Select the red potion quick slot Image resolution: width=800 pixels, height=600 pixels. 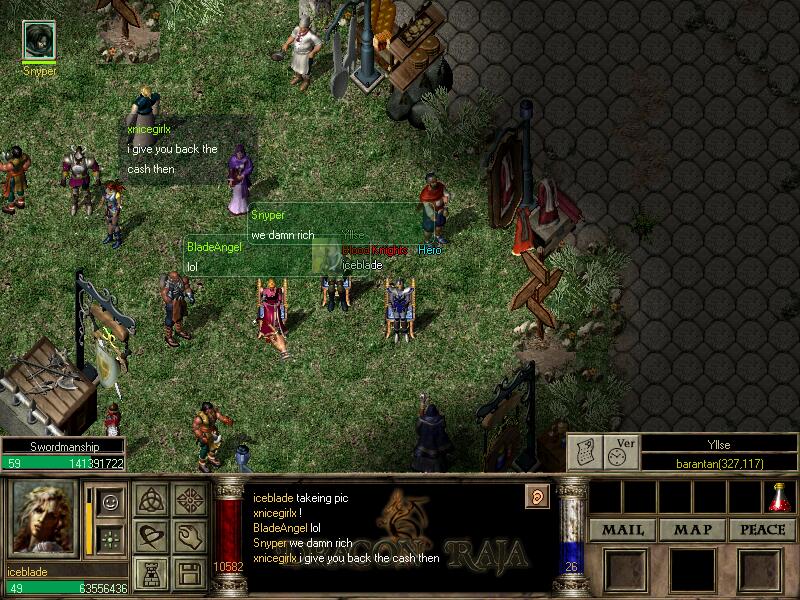[779, 497]
